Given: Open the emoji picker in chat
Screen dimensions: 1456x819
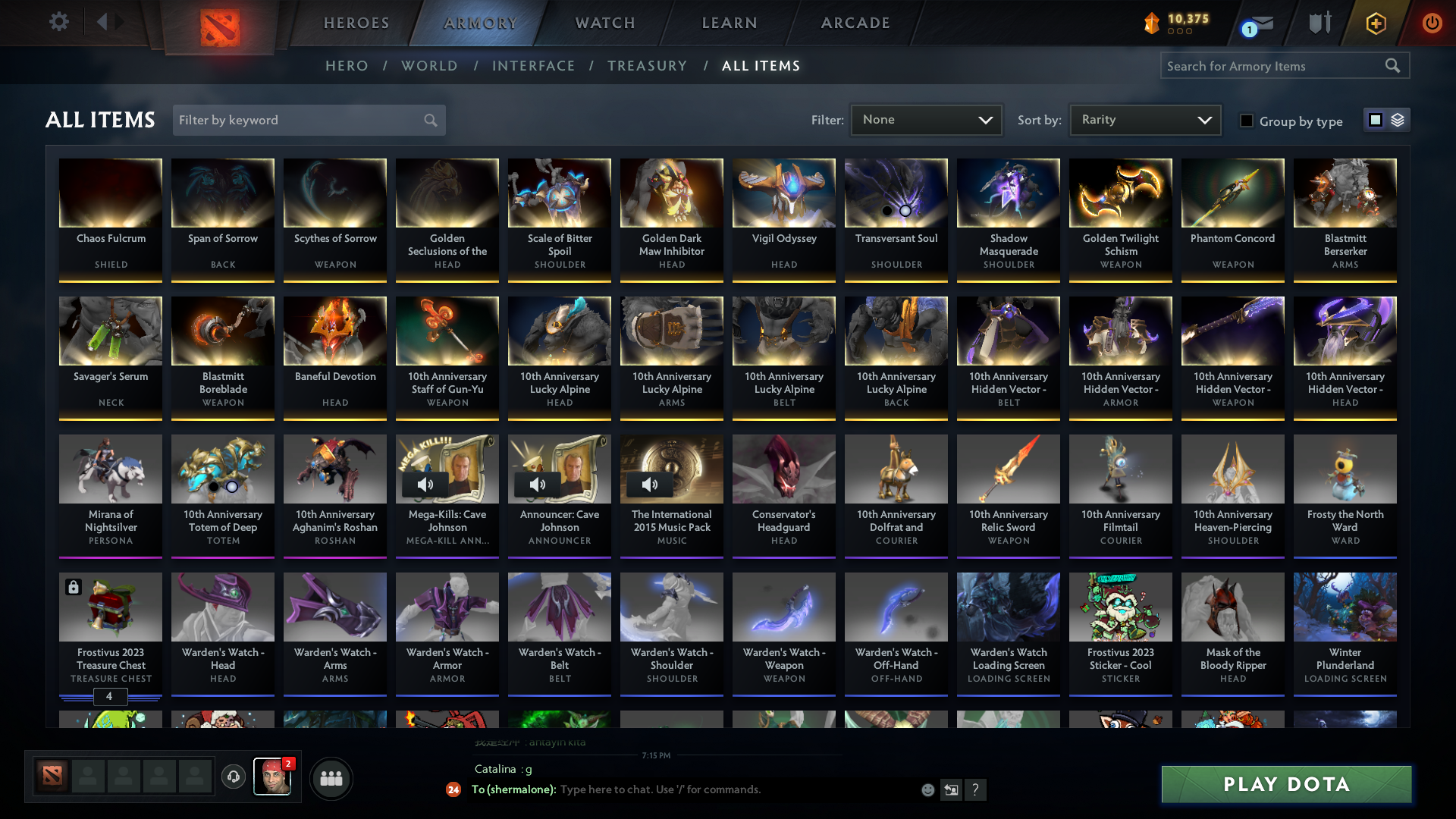Looking at the screenshot, I should click(927, 789).
